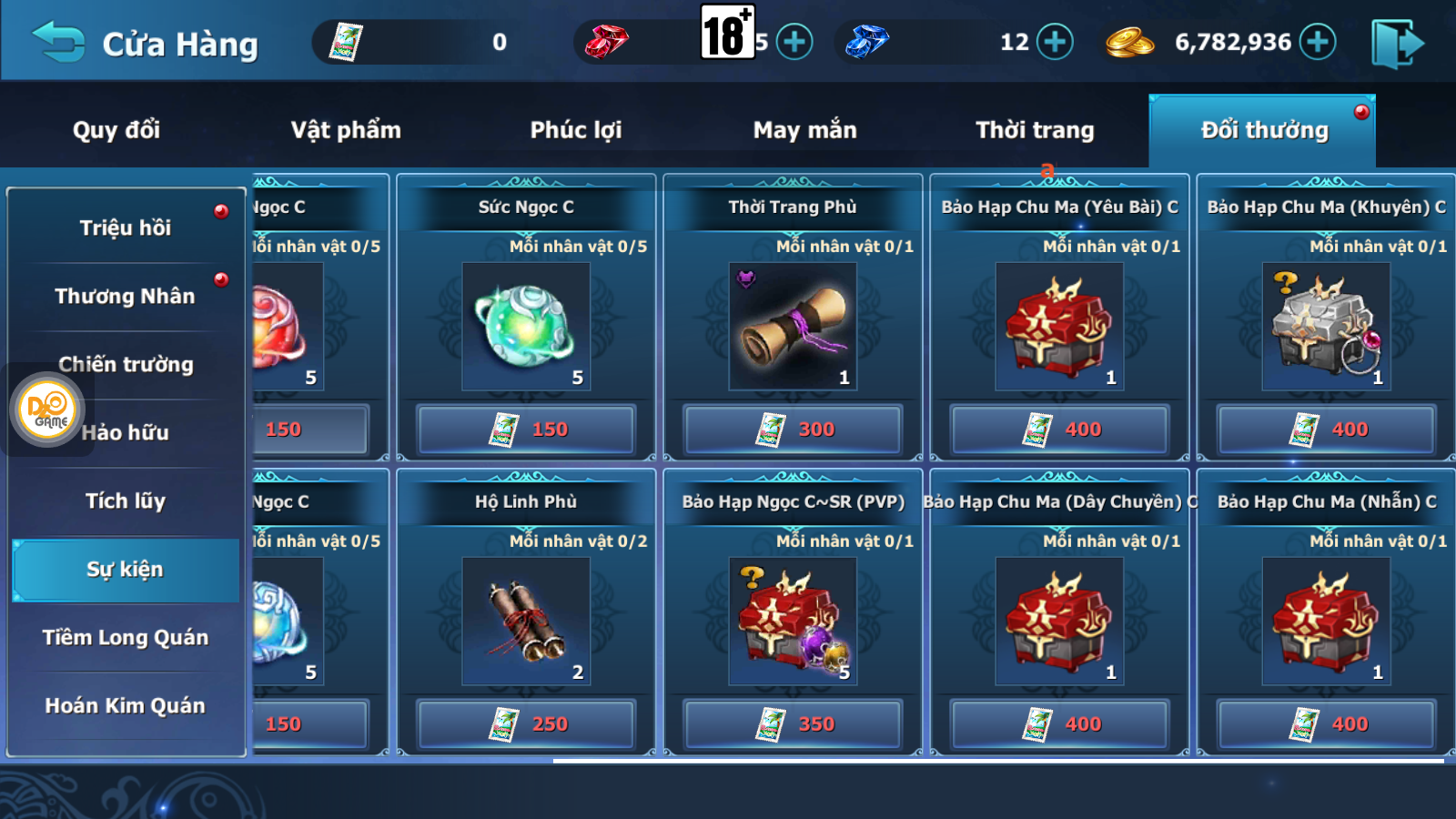Switch to the Thời trang tab
Screen dimensions: 1456x819
[x=1035, y=130]
